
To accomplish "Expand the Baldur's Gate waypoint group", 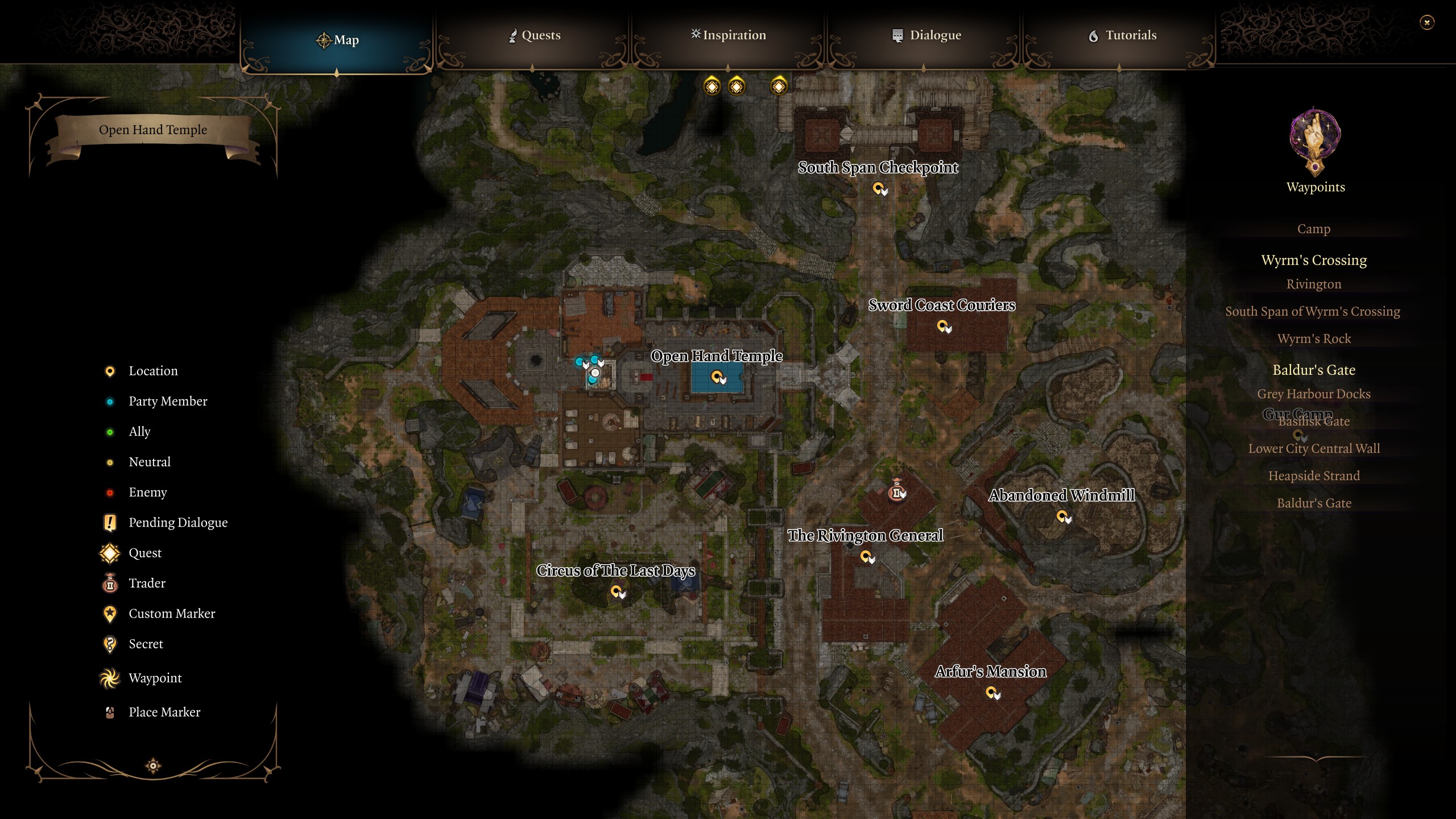I will 1314,370.
